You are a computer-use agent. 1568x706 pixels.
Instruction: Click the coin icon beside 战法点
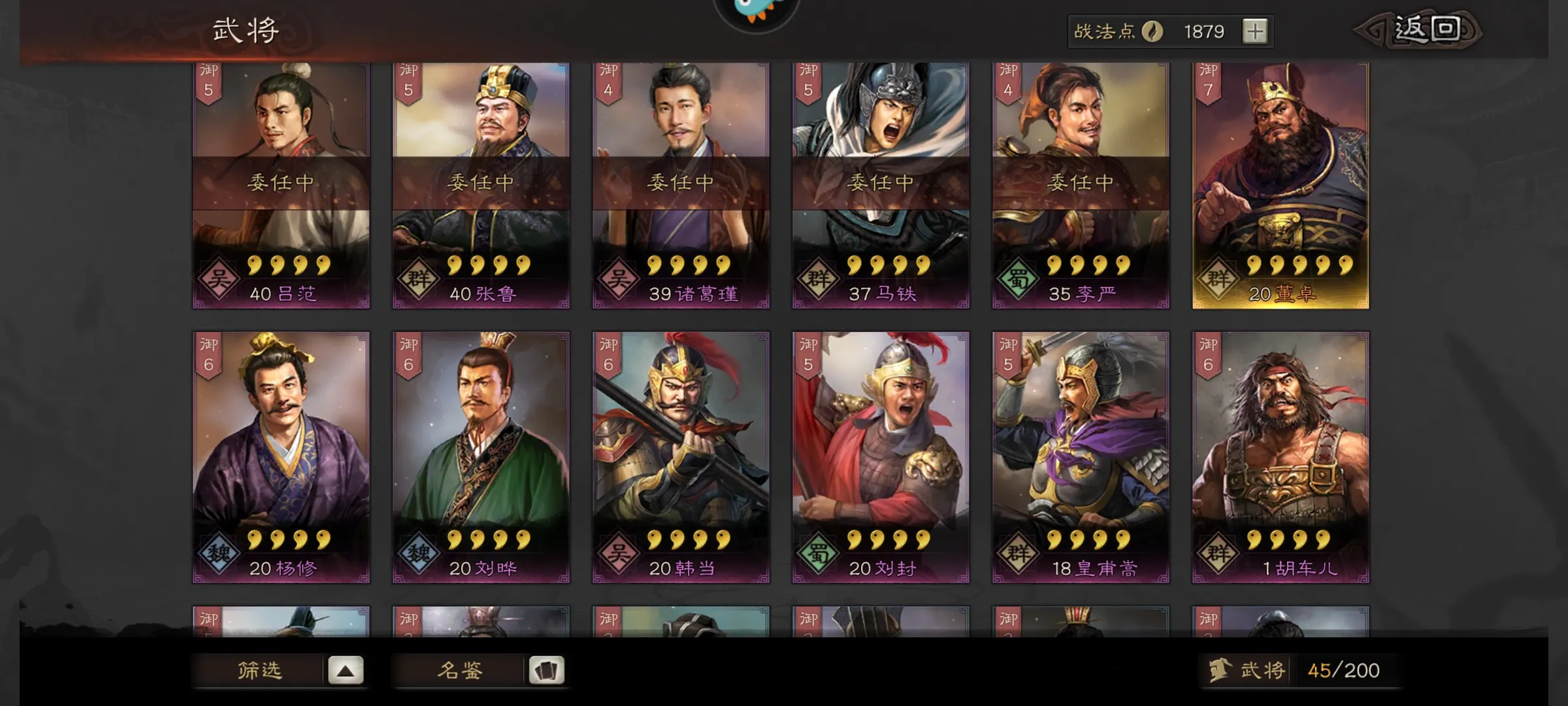pos(1154,31)
